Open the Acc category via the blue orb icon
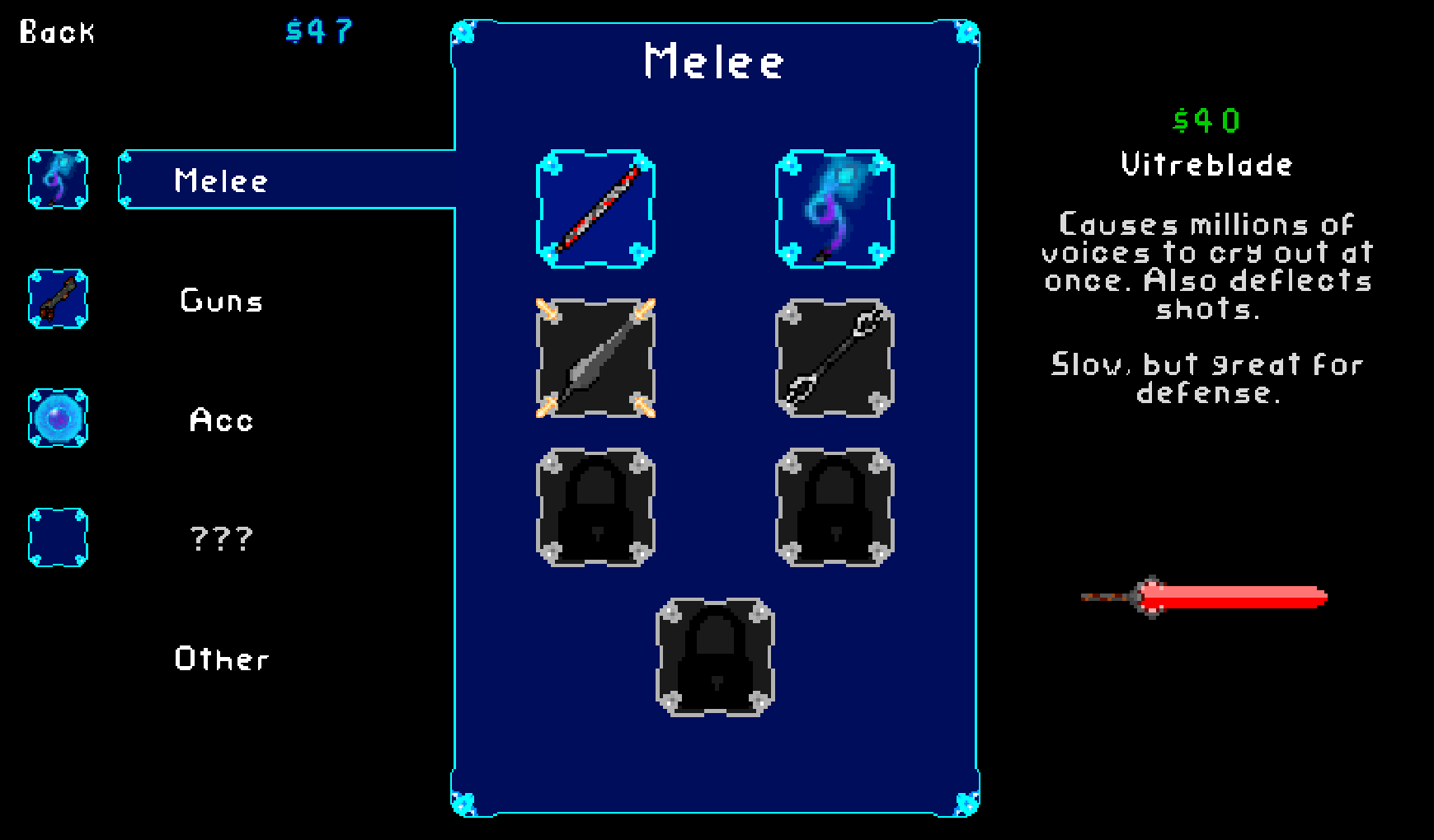This screenshot has height=840, width=1434. click(58, 419)
